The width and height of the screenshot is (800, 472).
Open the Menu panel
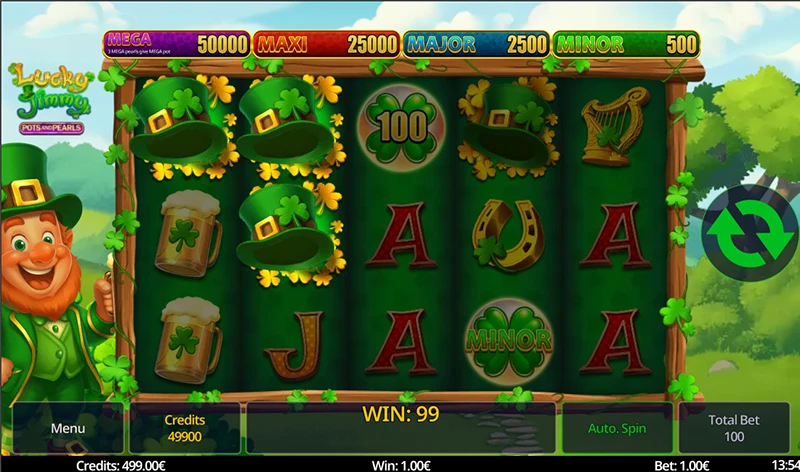tap(68, 429)
